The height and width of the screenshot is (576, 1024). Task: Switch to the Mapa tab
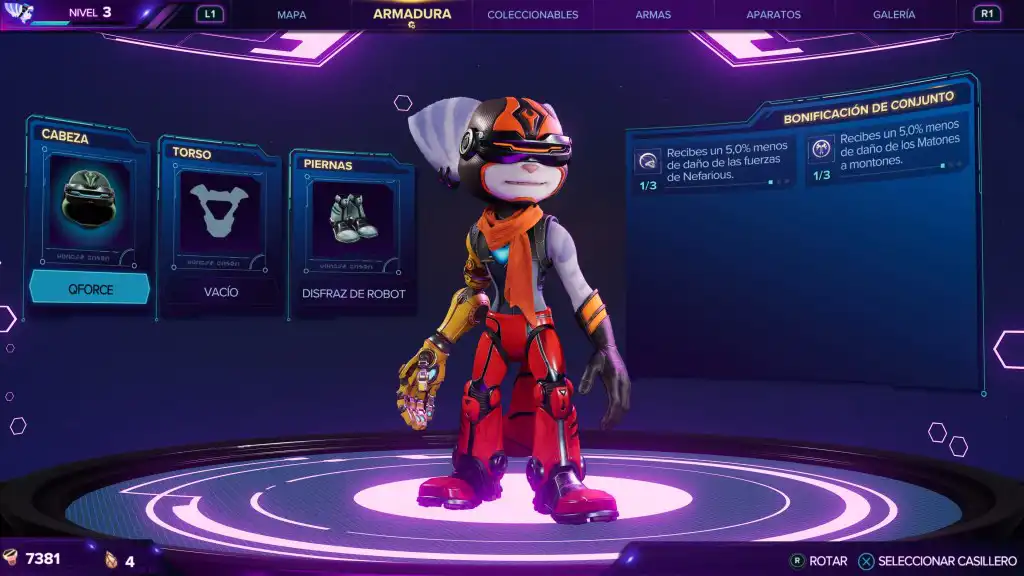[x=291, y=15]
